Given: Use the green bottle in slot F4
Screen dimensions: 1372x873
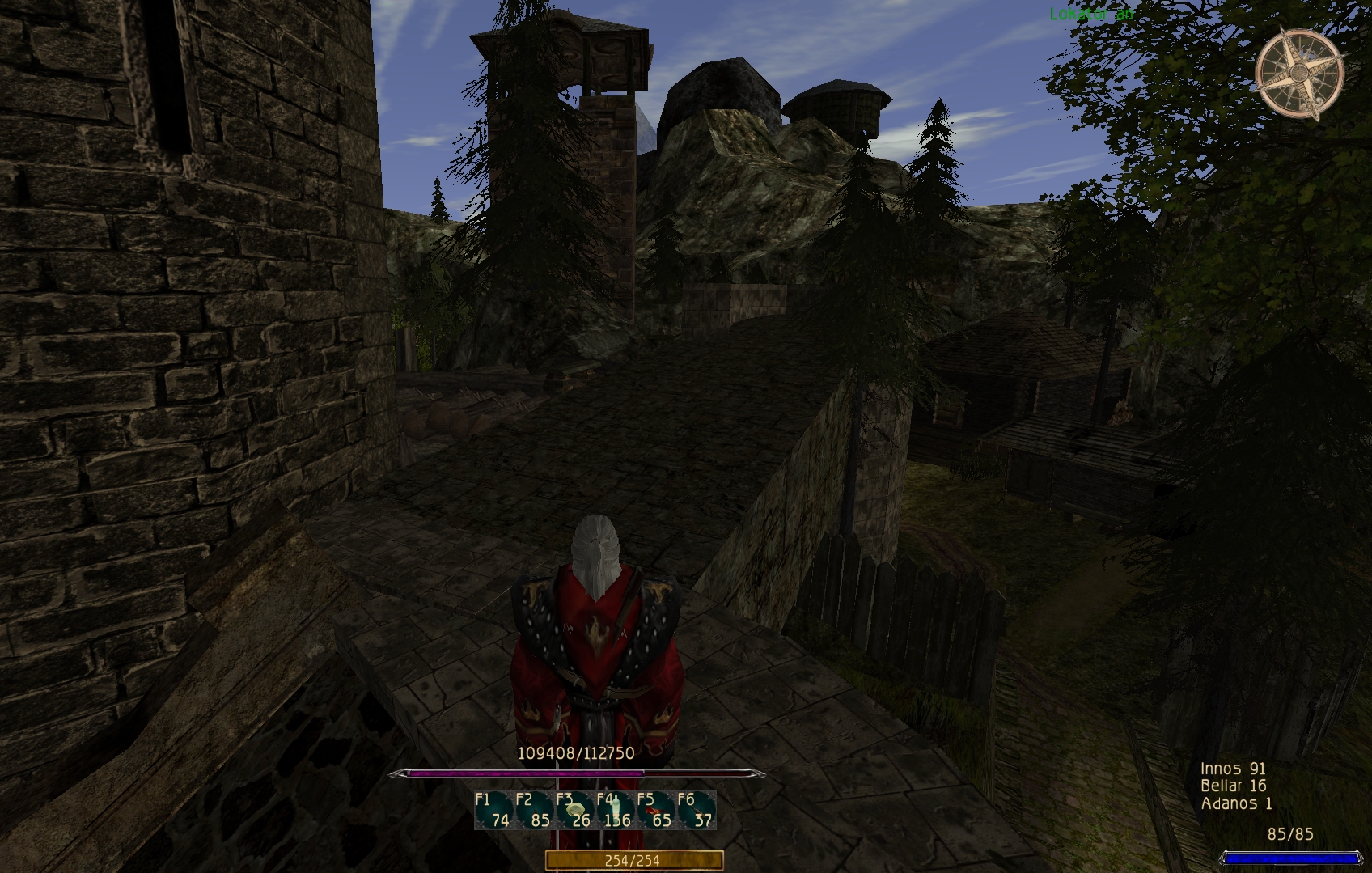Looking at the screenshot, I should click(616, 810).
